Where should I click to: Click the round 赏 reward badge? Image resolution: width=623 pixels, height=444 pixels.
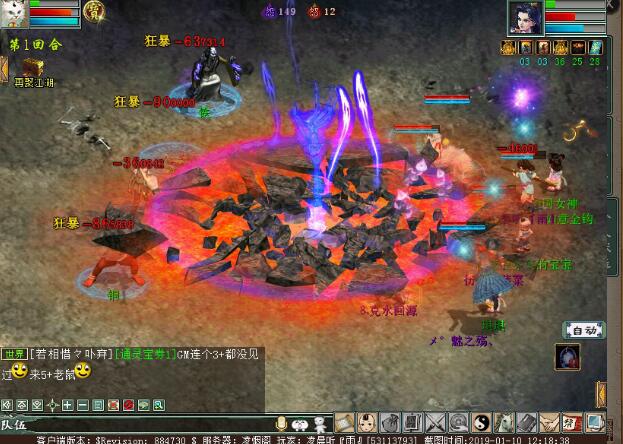(93, 13)
